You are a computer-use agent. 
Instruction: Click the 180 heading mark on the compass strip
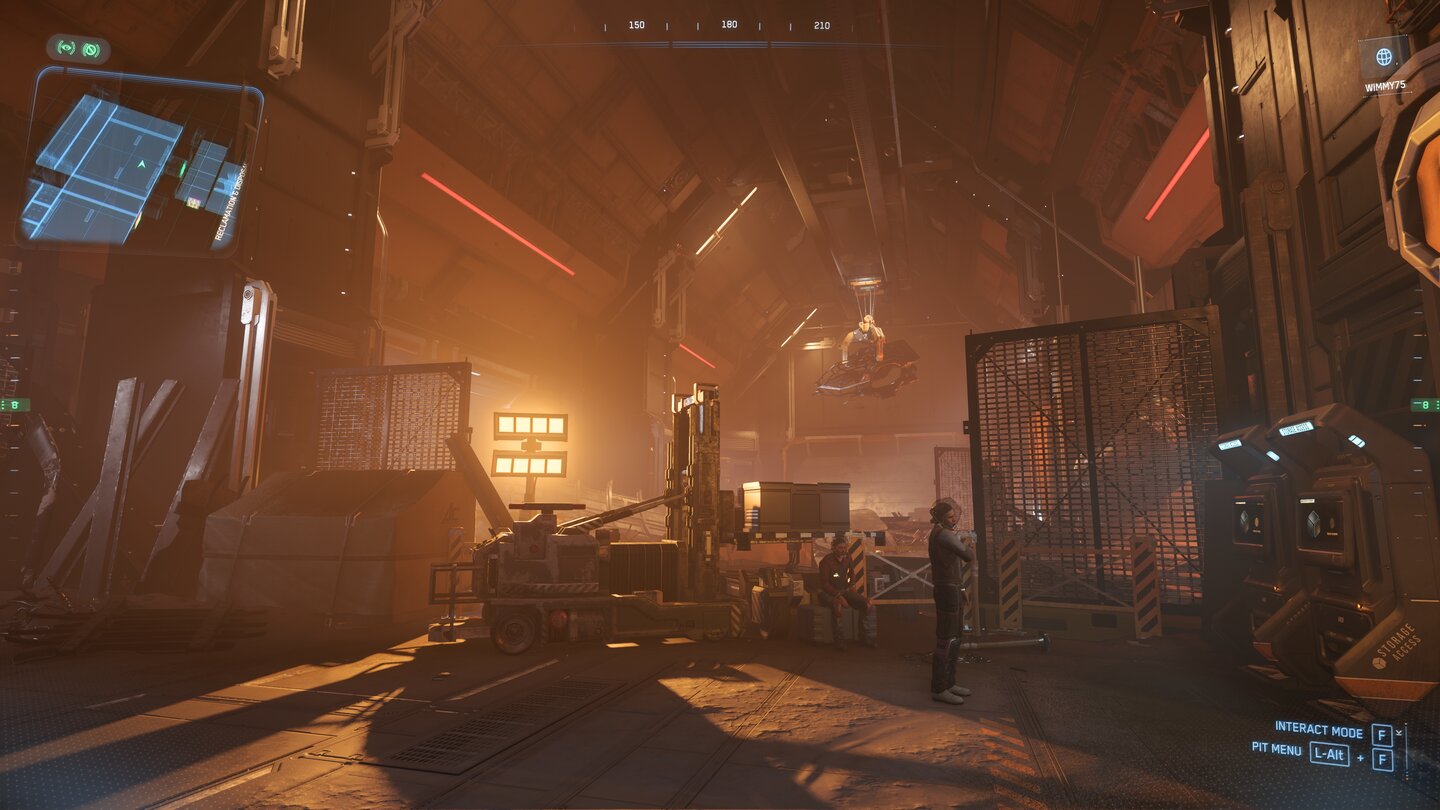click(730, 25)
